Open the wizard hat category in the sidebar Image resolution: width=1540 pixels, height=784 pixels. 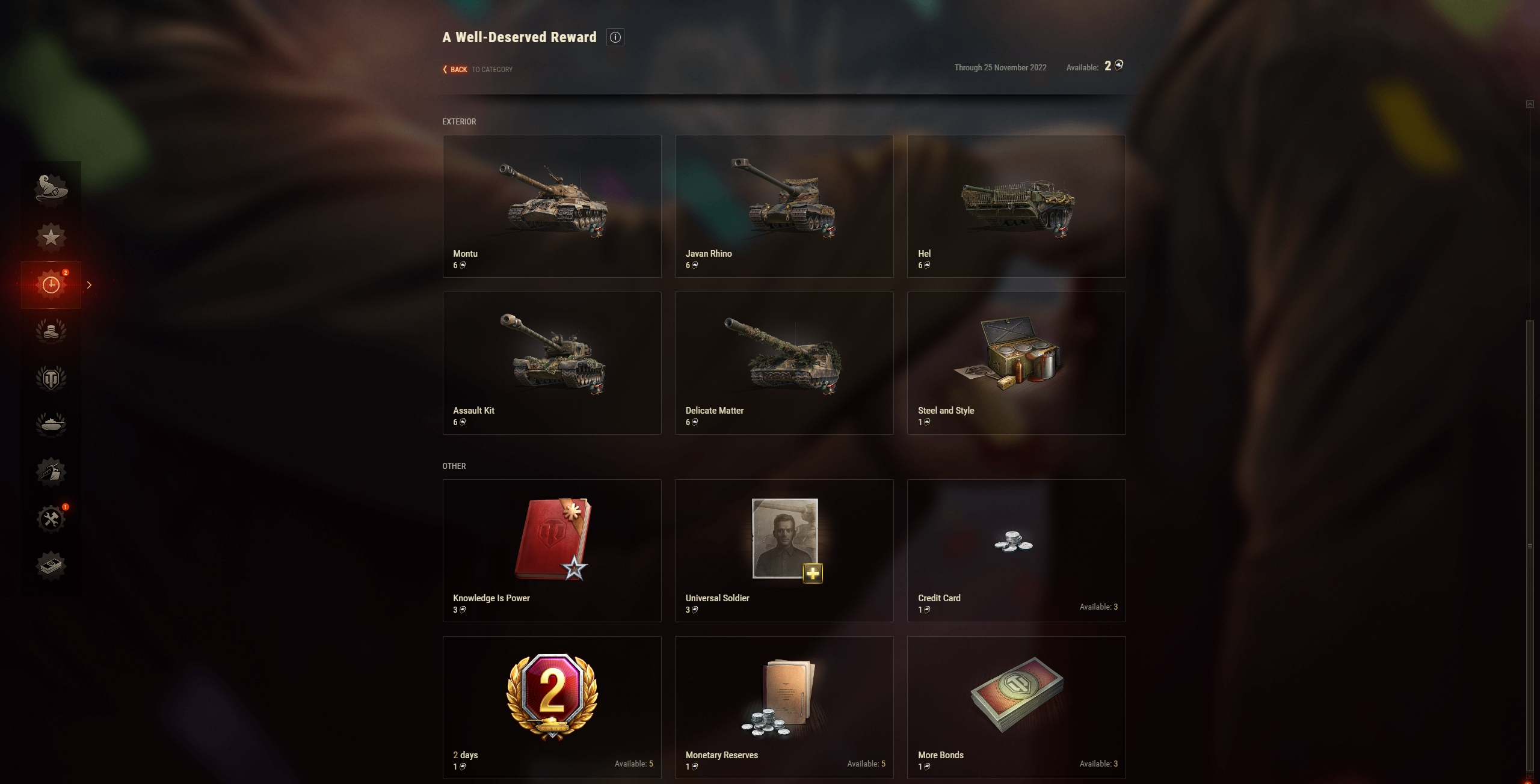(51, 190)
